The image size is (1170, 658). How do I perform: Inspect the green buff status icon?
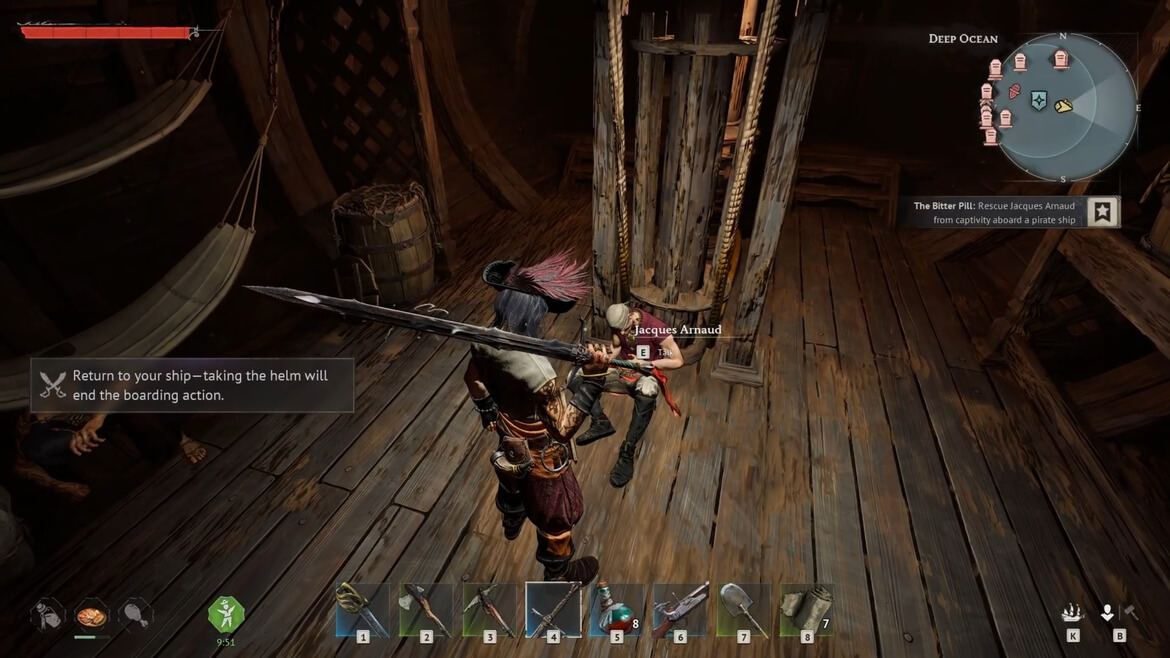tap(226, 613)
